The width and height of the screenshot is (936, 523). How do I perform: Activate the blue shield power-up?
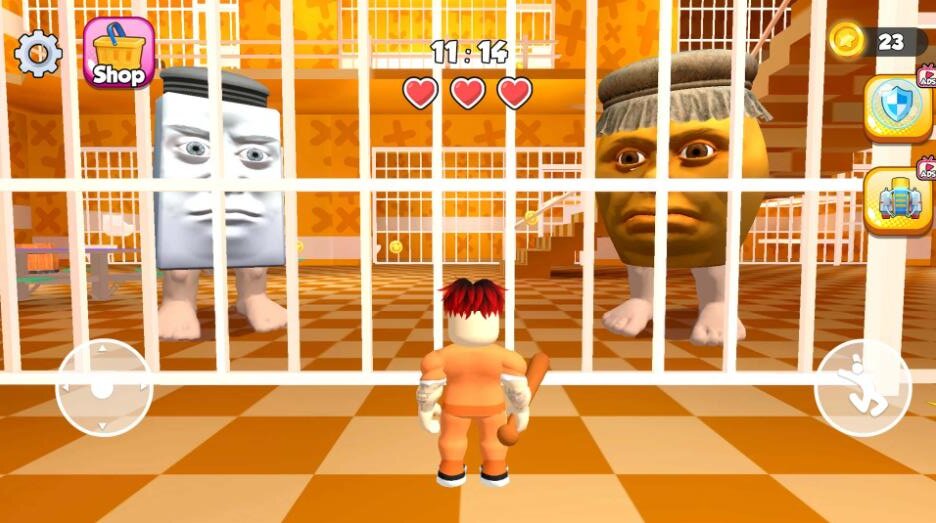897,107
